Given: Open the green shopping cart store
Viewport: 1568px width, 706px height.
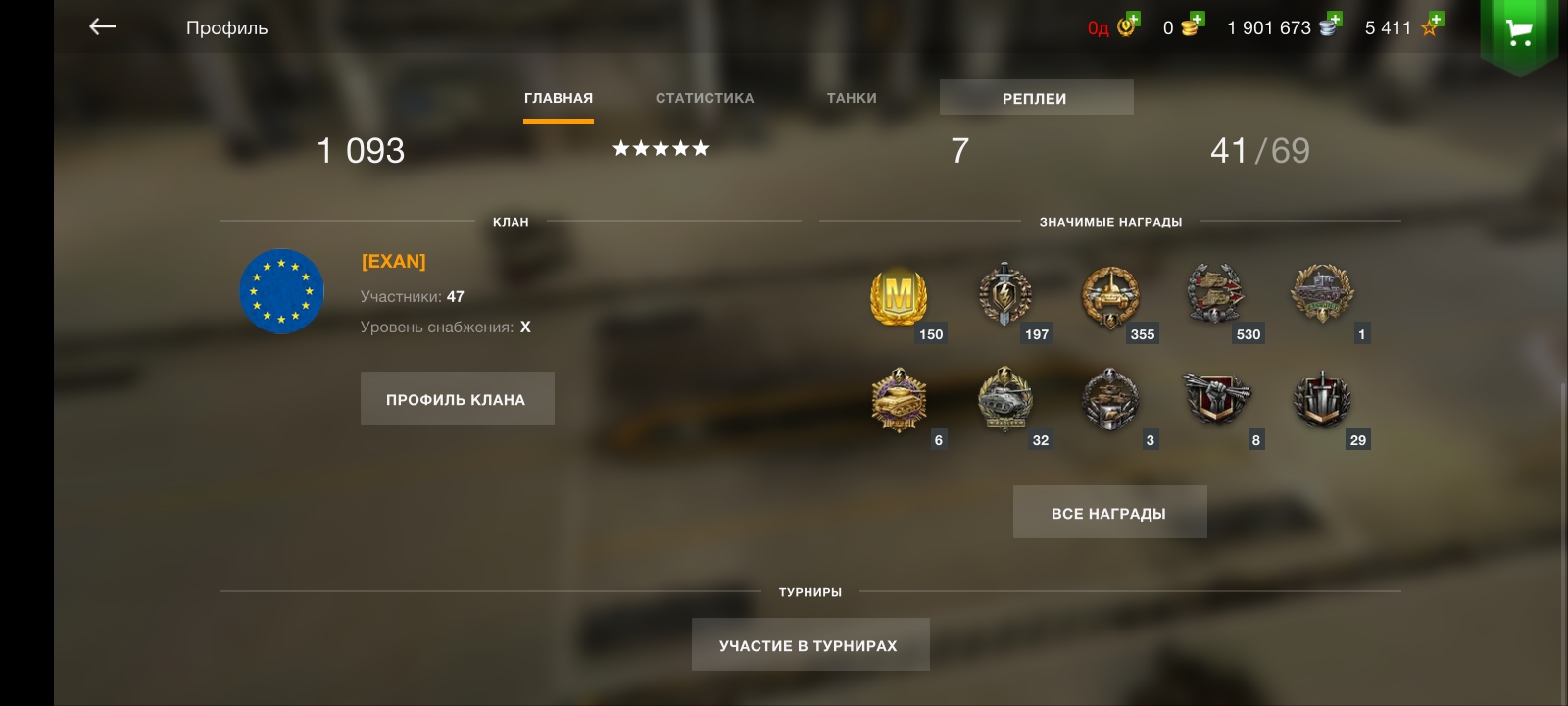Looking at the screenshot, I should click(1519, 33).
